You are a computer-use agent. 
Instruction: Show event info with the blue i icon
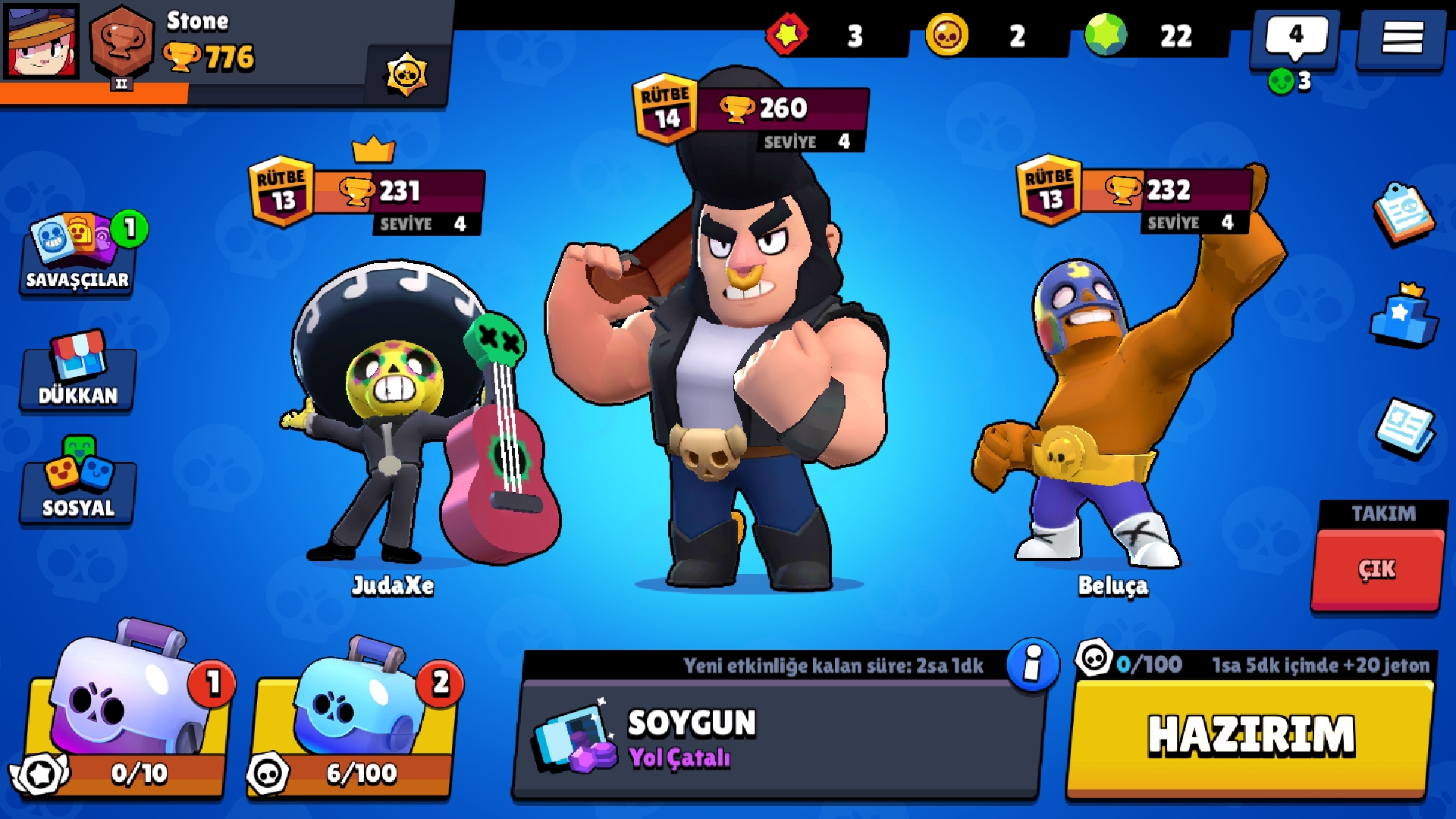pyautogui.click(x=1032, y=665)
